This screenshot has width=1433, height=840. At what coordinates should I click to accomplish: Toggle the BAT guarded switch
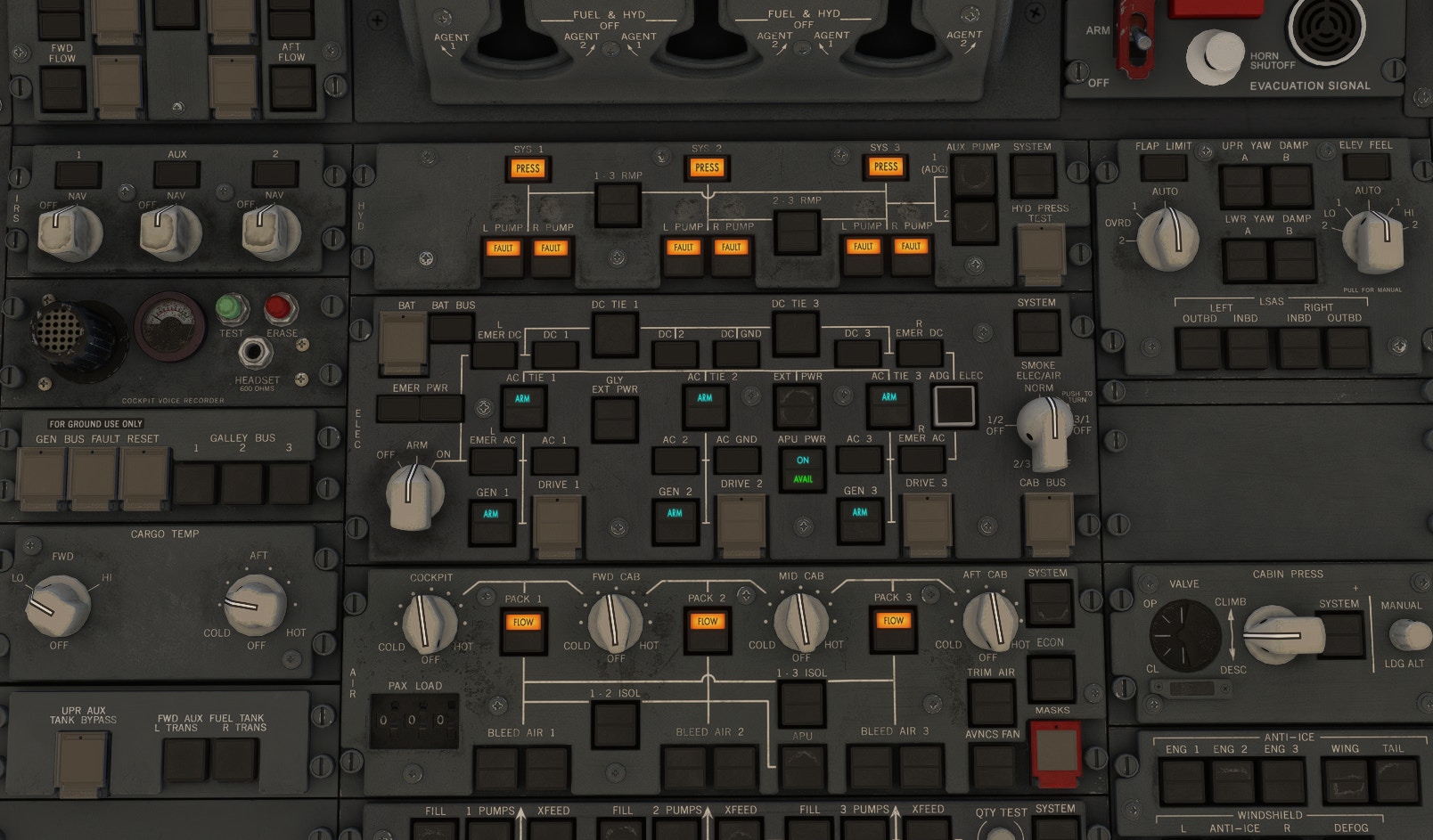click(403, 341)
